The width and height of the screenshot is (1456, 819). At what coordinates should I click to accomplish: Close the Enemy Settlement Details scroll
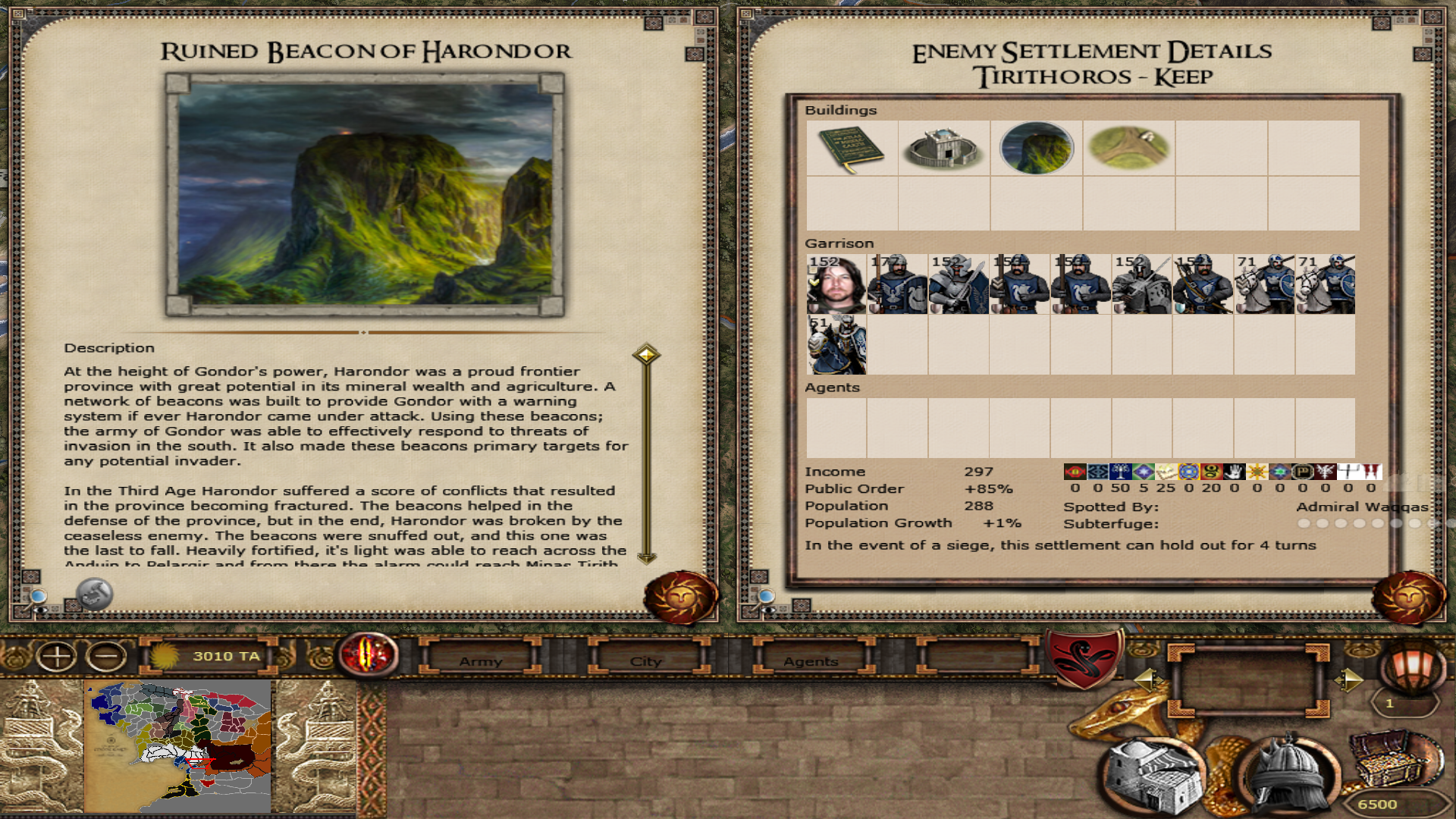(1408, 598)
